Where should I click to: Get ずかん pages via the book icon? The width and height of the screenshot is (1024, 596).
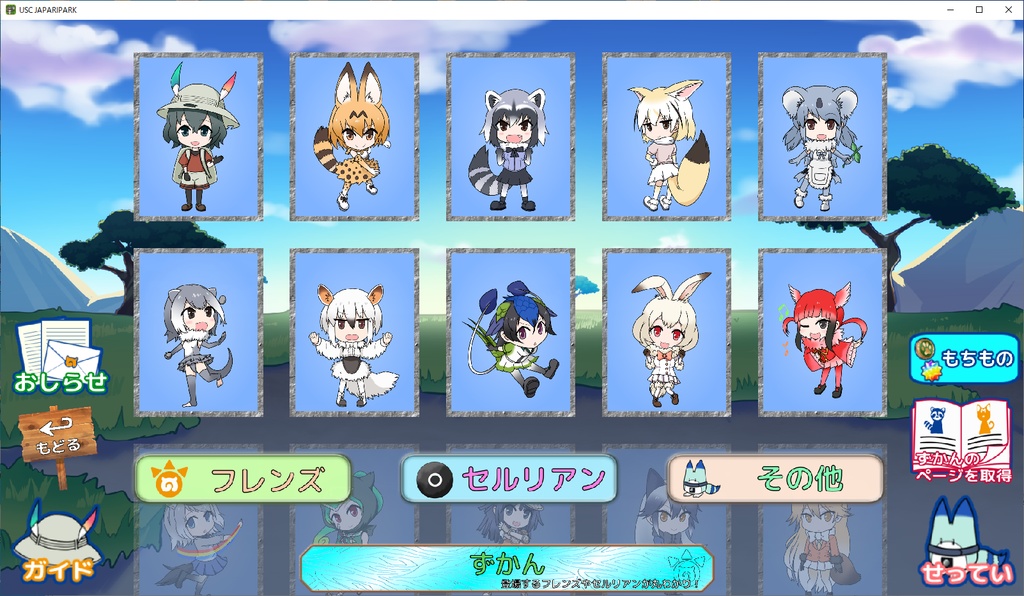[x=962, y=441]
